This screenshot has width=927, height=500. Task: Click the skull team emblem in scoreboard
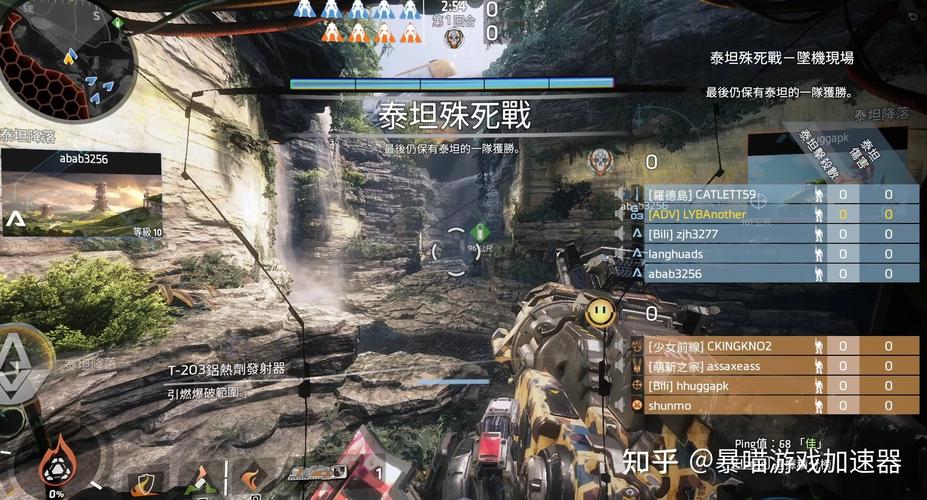tap(600, 160)
